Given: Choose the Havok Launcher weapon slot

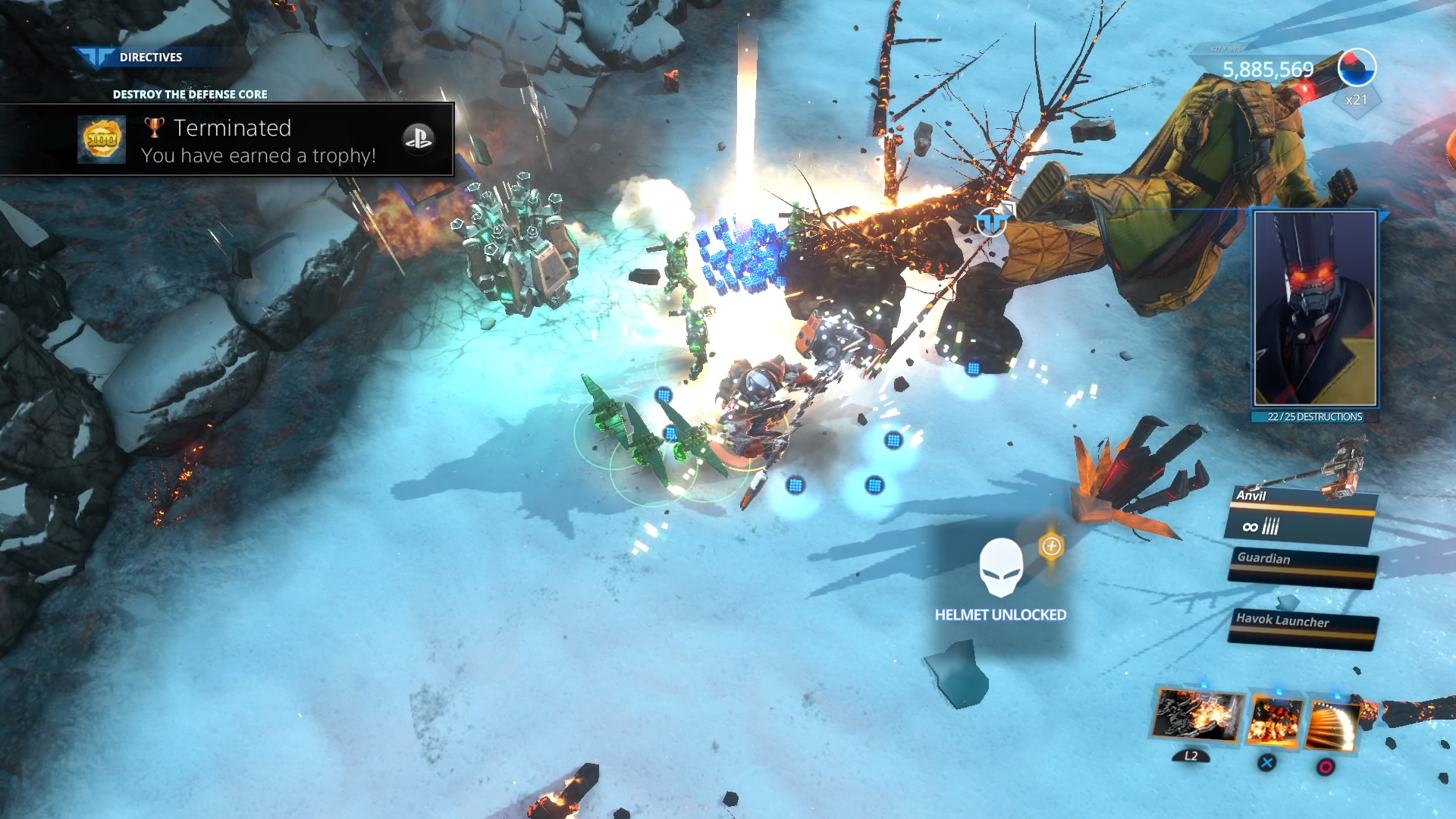Looking at the screenshot, I should pyautogui.click(x=1303, y=627).
